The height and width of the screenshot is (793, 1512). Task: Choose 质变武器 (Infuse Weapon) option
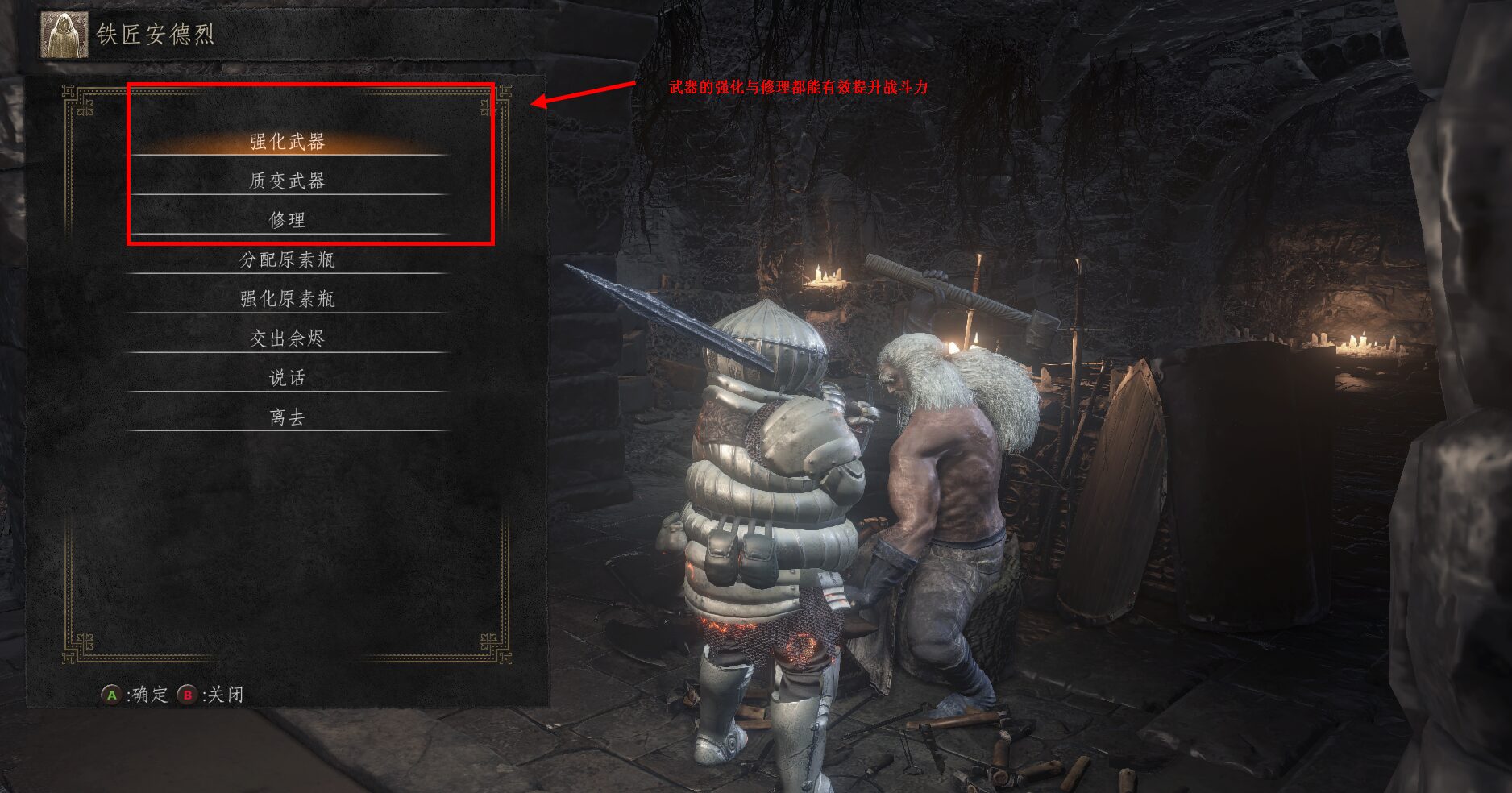(287, 181)
